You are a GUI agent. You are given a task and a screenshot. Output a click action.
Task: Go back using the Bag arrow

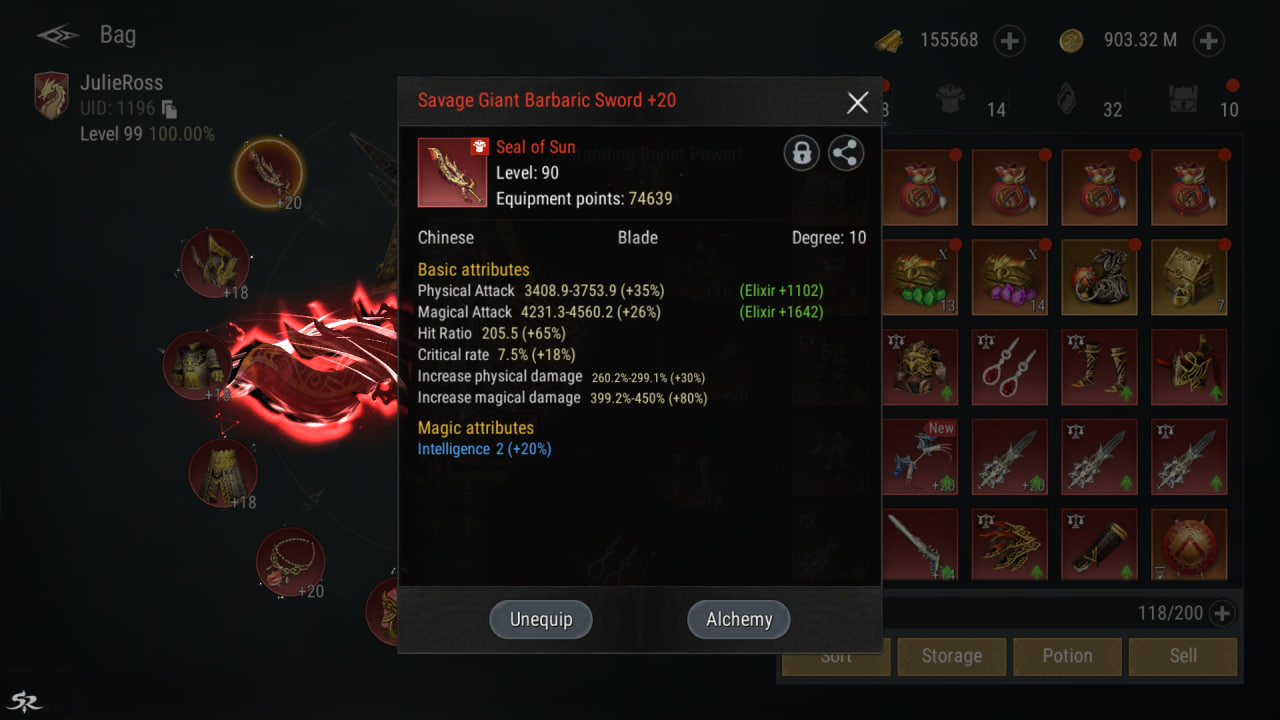58,36
